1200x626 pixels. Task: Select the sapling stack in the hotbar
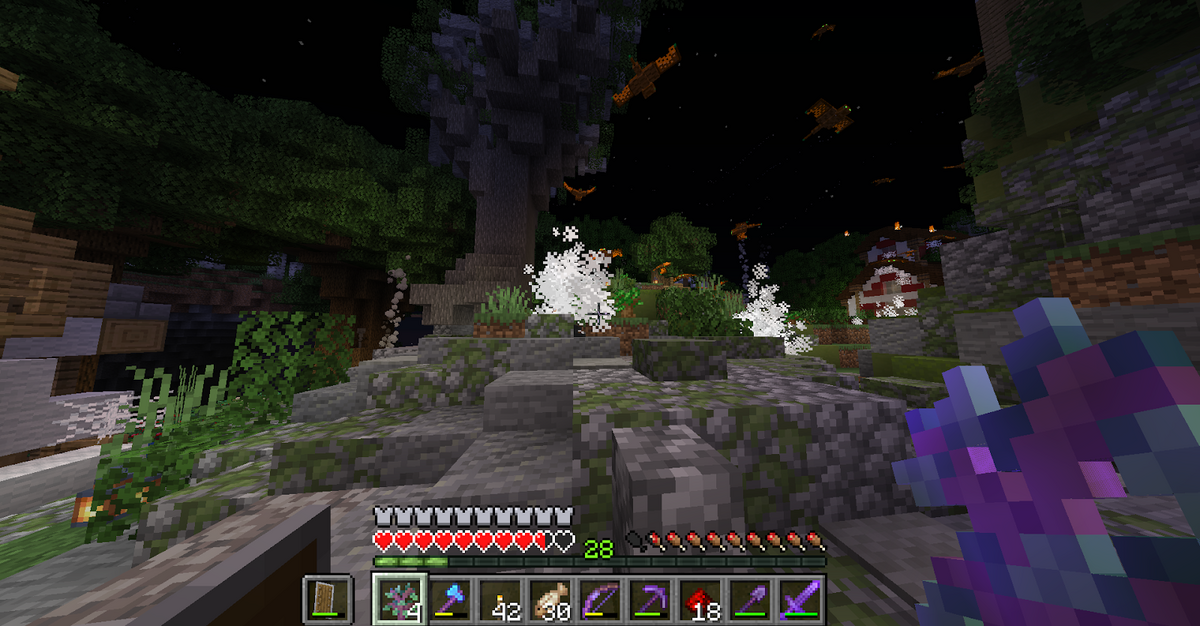pos(395,600)
